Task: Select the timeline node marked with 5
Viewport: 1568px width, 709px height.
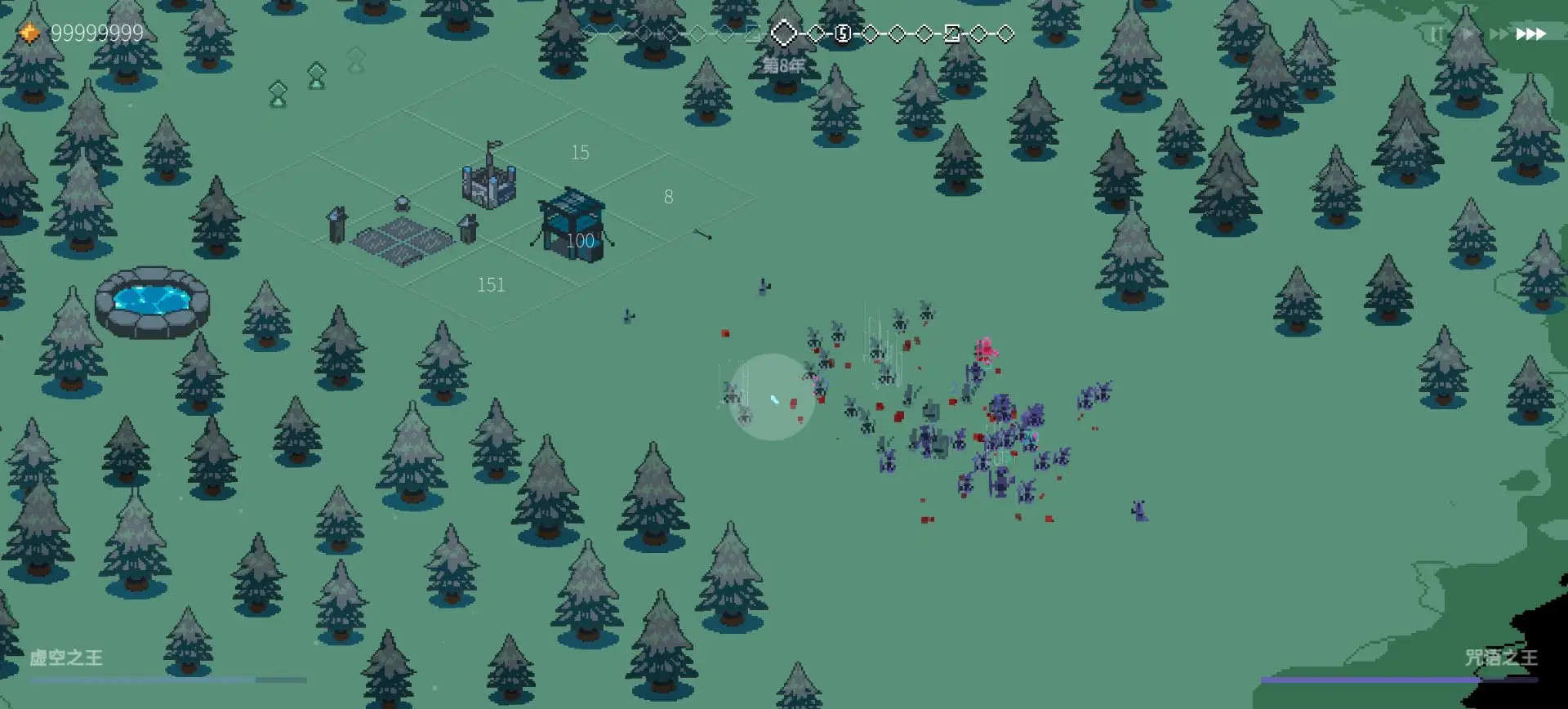Action: [x=843, y=33]
